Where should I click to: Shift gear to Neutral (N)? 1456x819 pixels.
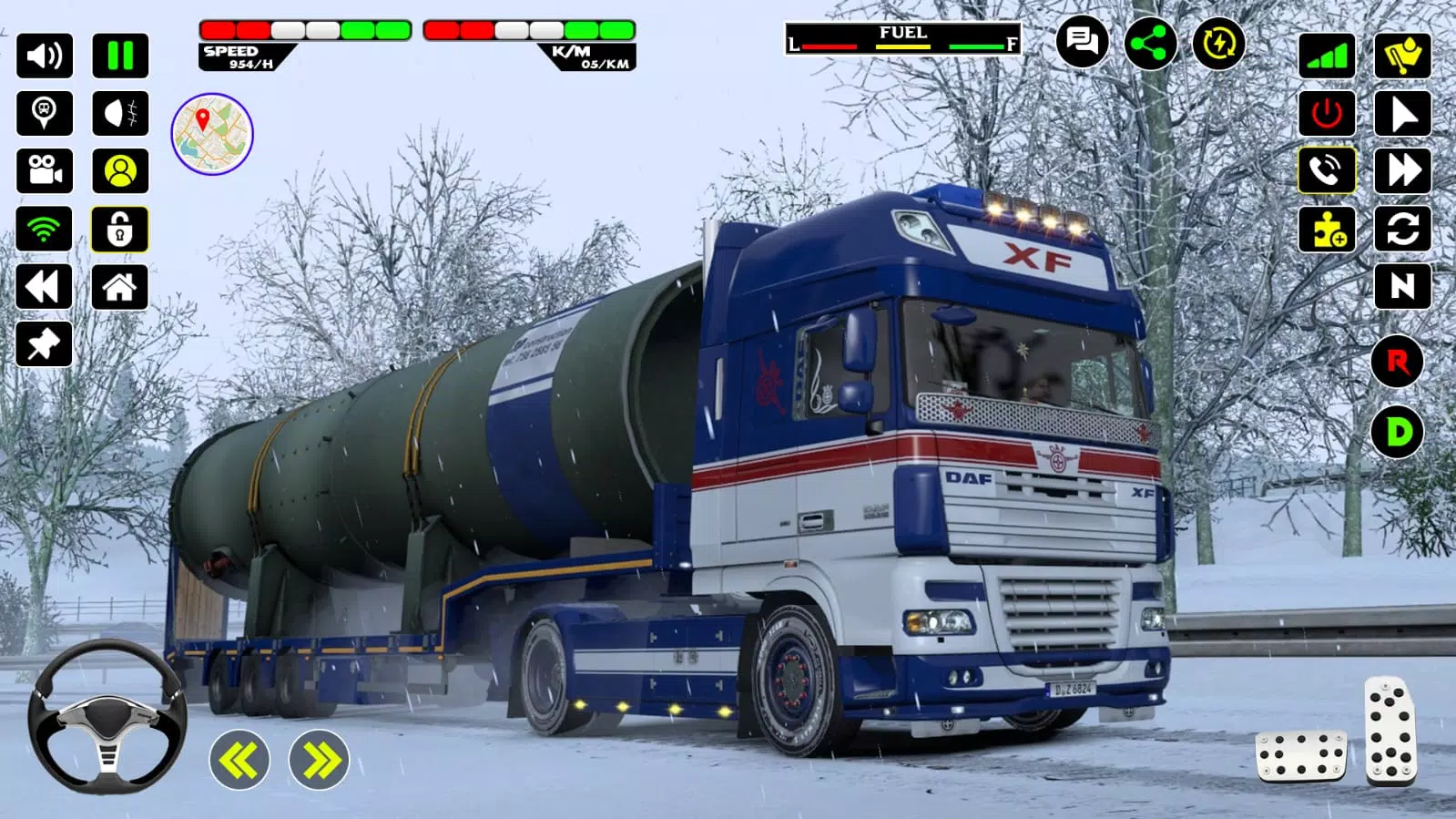click(1402, 287)
